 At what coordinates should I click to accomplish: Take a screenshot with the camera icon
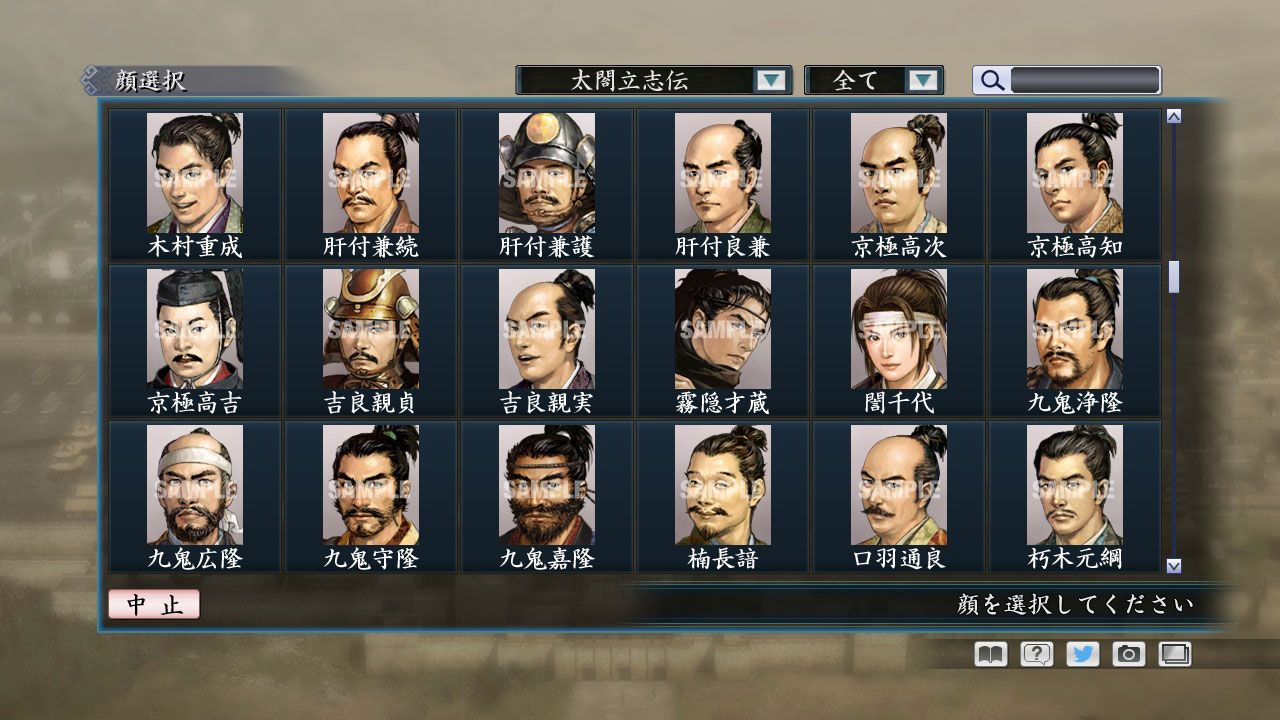(1127, 653)
